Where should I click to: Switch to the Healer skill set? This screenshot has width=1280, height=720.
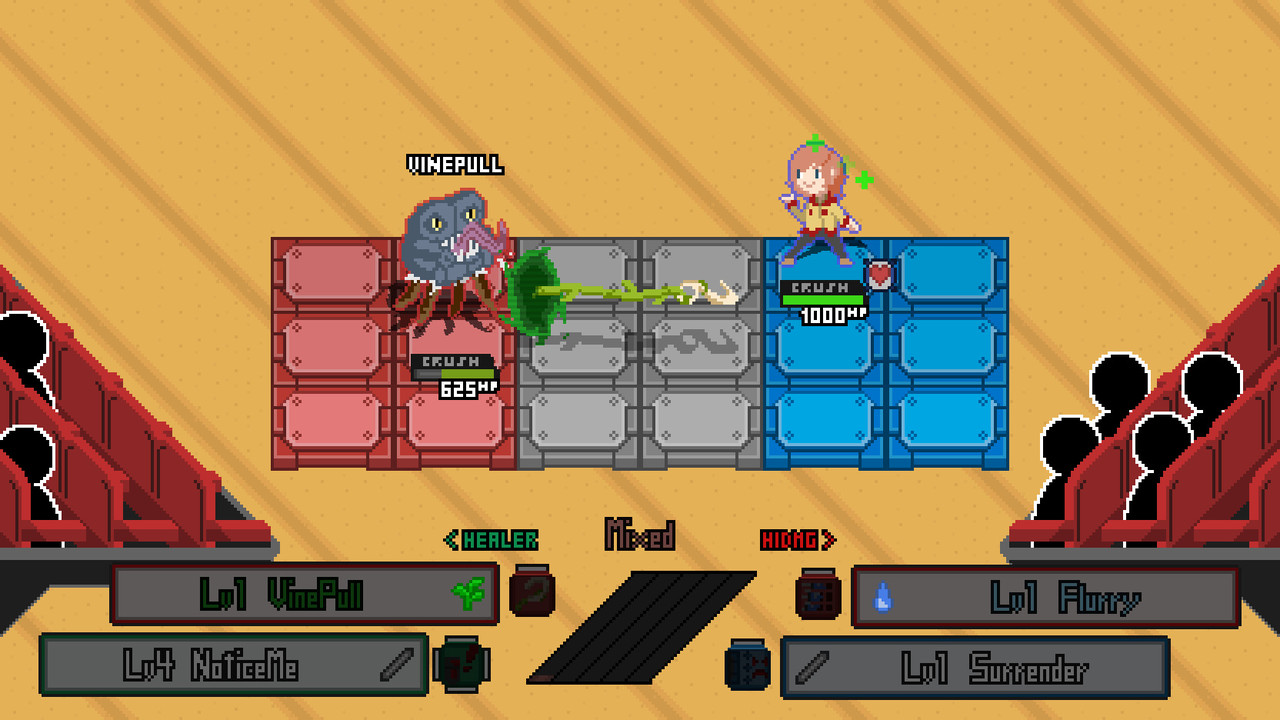491,540
